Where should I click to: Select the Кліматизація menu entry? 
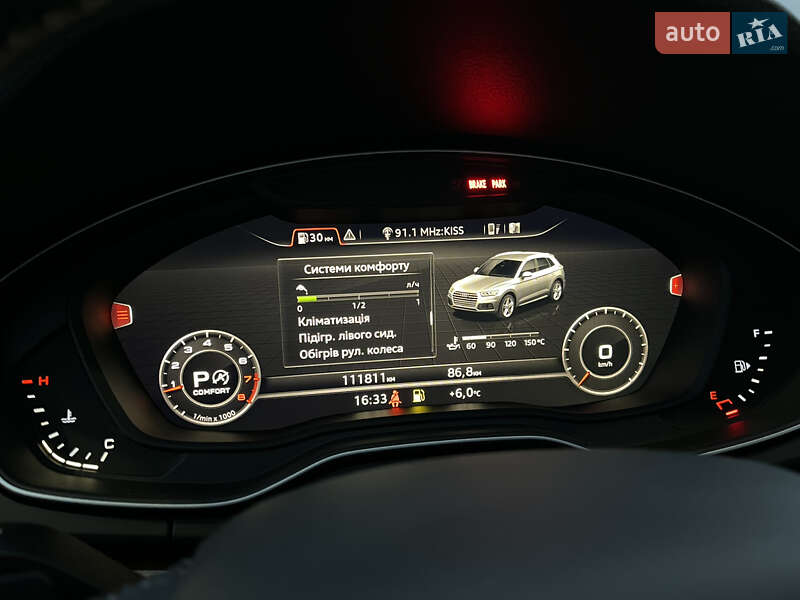click(334, 319)
